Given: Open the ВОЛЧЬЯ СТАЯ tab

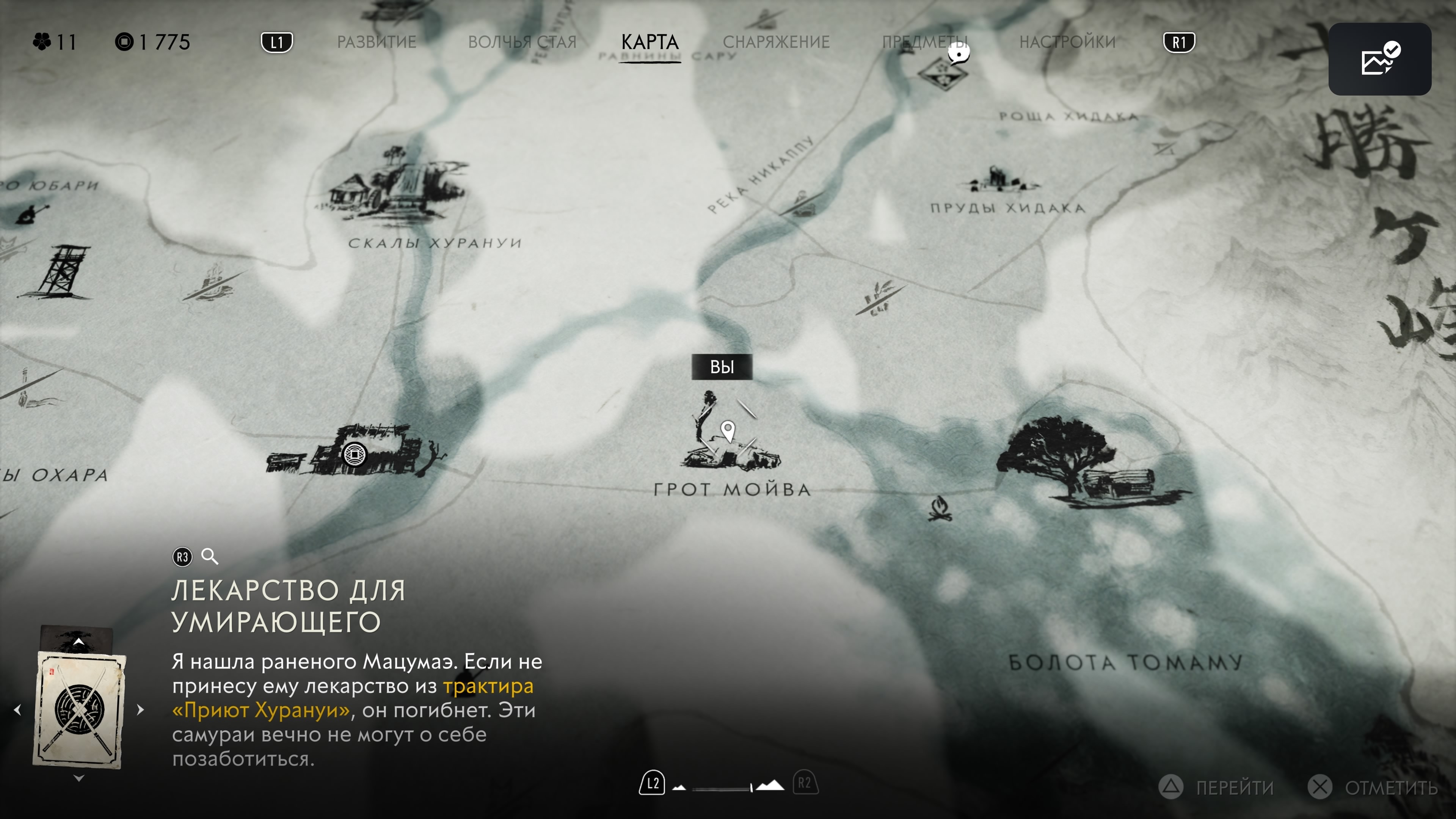Looking at the screenshot, I should [522, 42].
